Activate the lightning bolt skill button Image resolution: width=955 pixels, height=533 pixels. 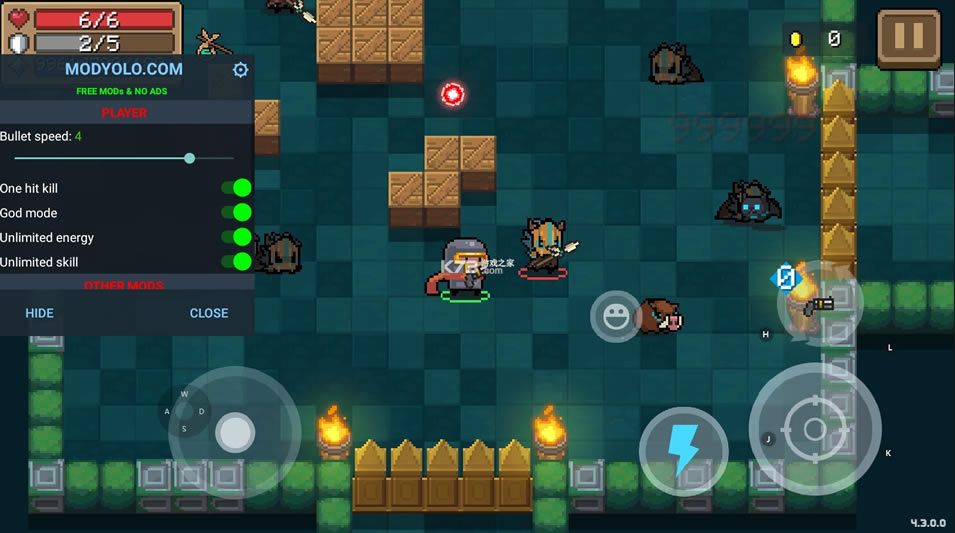click(x=683, y=451)
